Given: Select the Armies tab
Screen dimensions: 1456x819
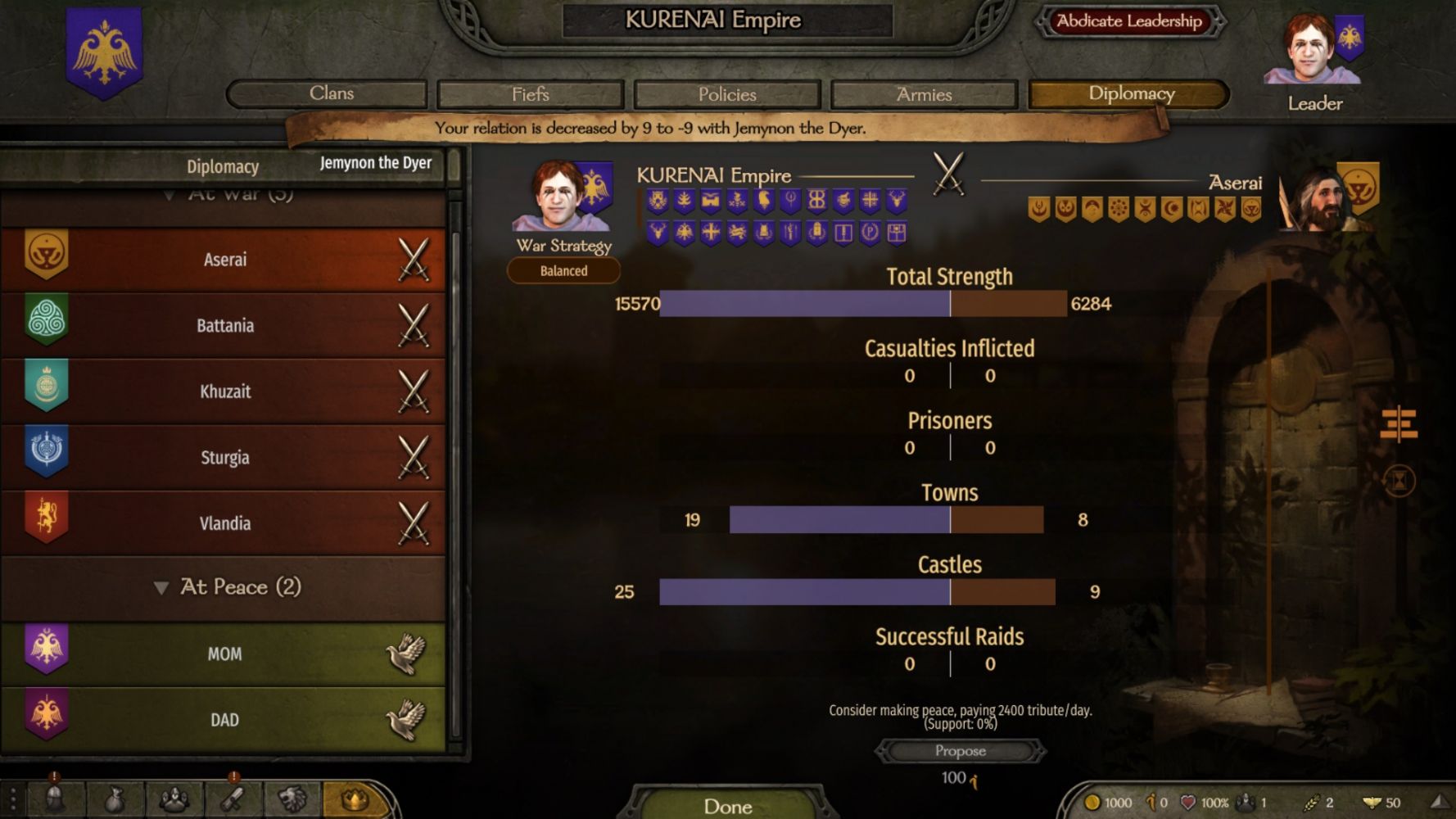Looking at the screenshot, I should coord(924,94).
